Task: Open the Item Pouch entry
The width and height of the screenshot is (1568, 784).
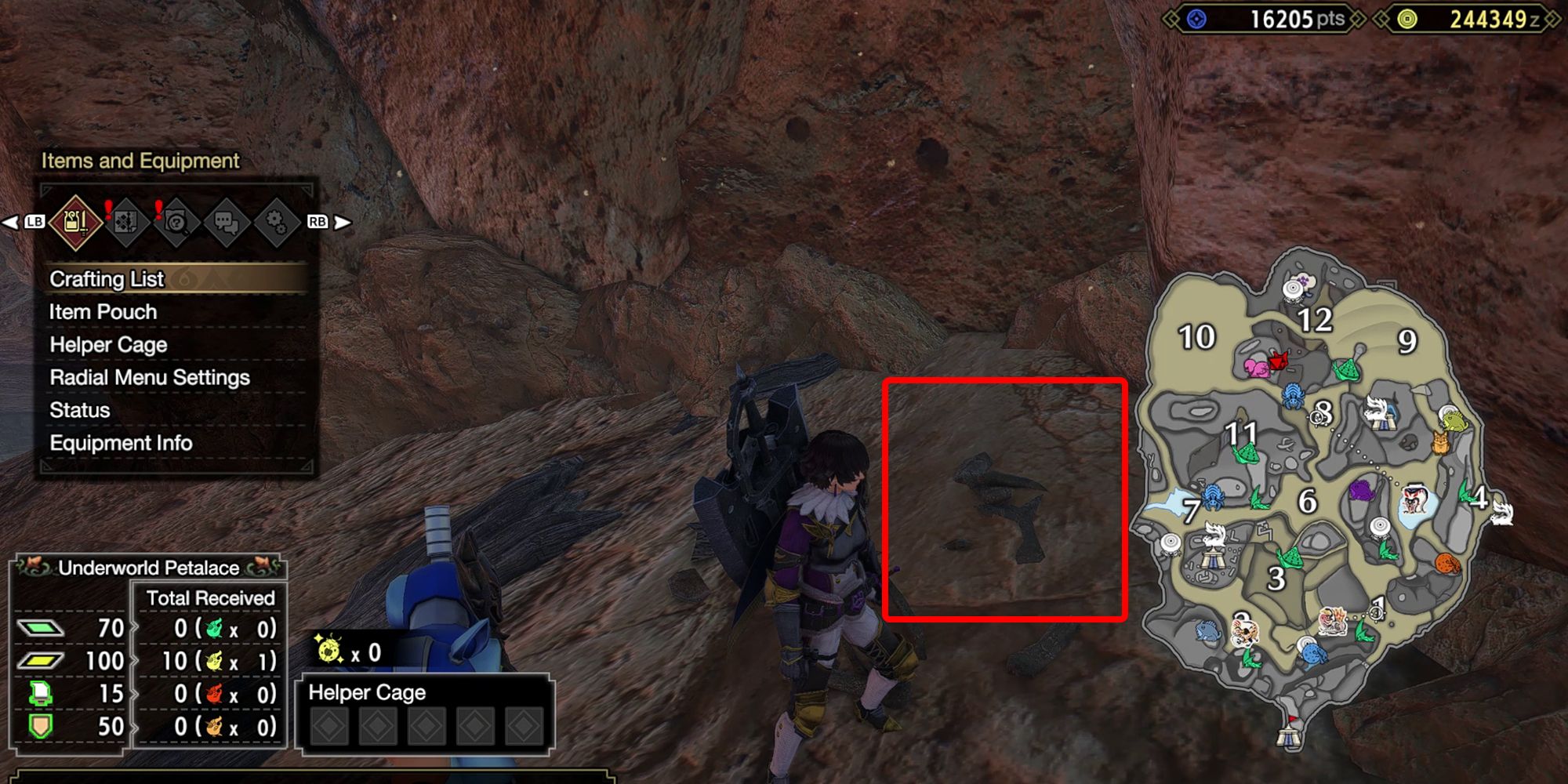Action: (x=102, y=311)
